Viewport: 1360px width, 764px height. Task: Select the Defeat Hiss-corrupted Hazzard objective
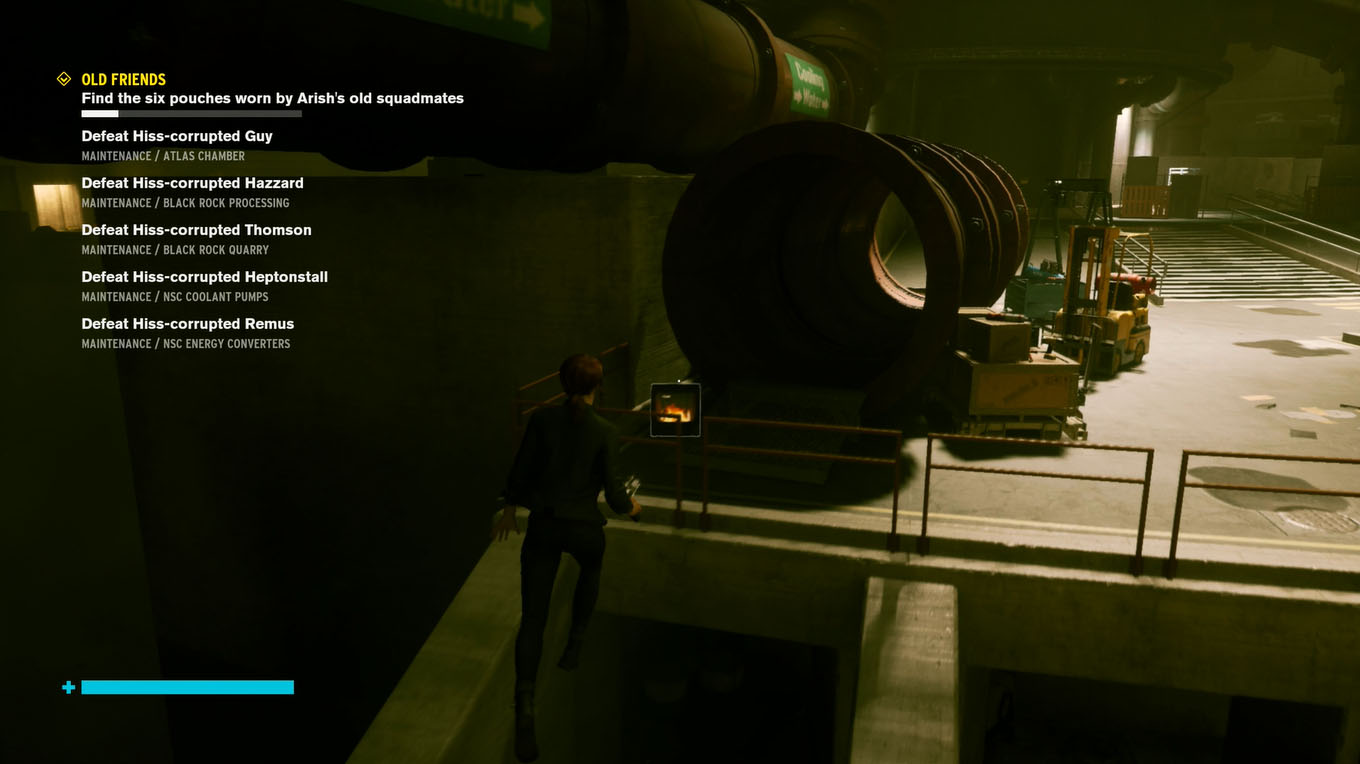point(192,183)
